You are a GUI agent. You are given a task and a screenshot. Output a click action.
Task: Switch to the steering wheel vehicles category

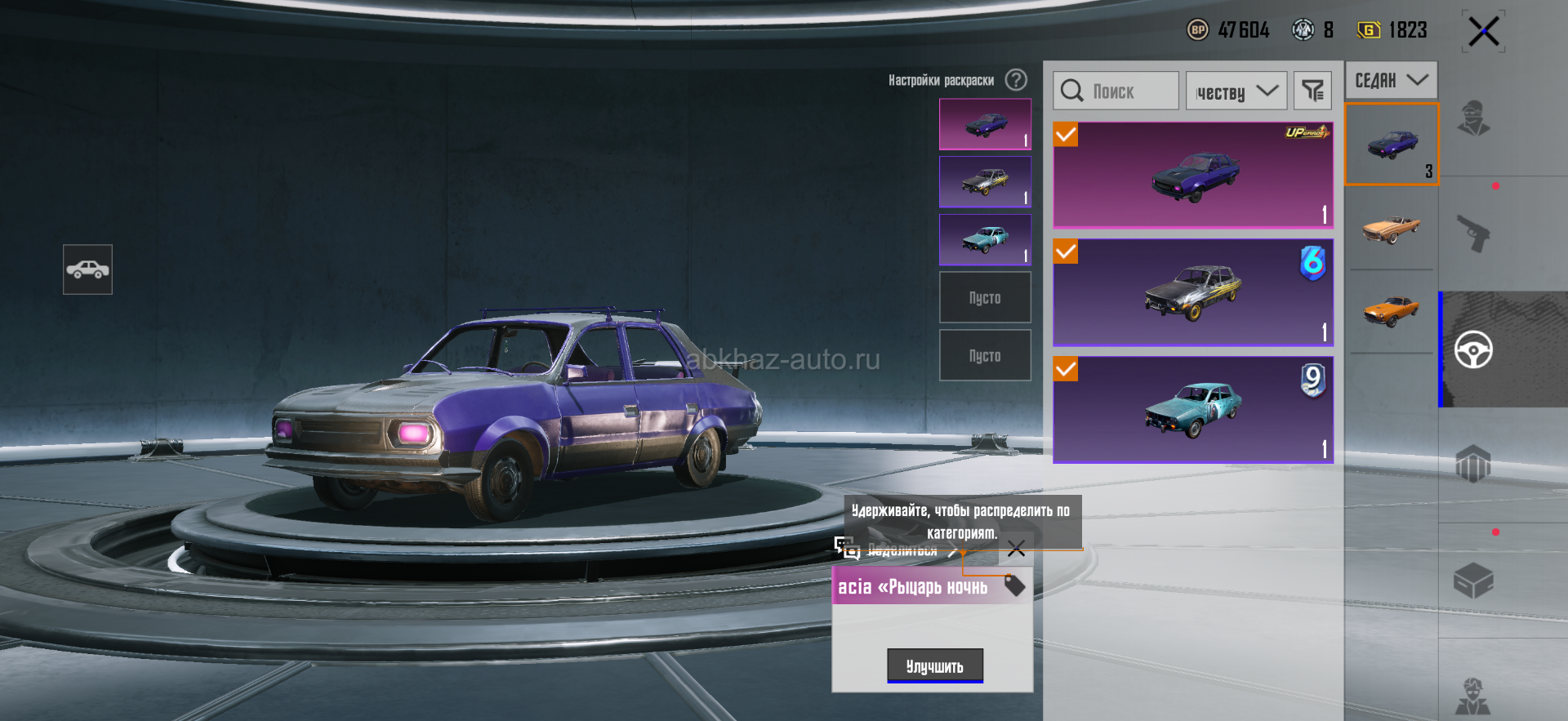coord(1473,350)
